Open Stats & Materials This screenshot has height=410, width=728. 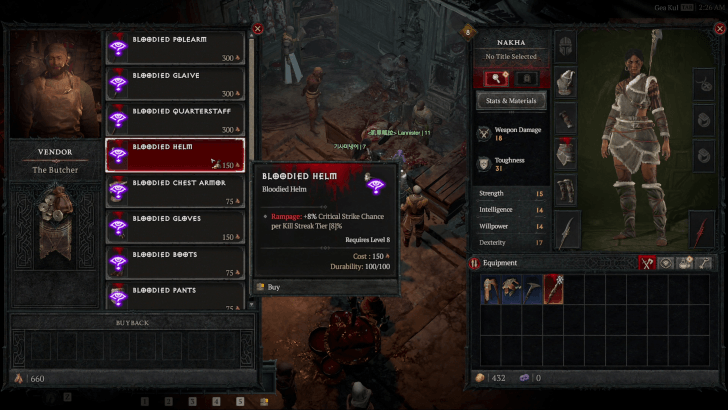(511, 100)
